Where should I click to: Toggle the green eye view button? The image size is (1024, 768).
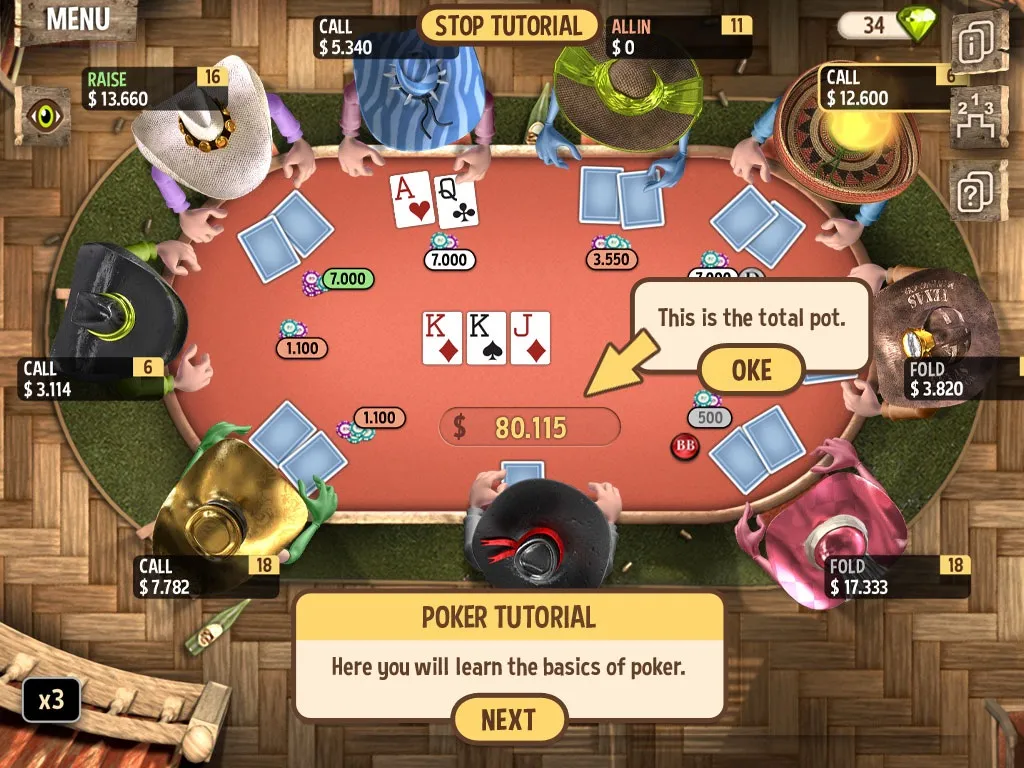tap(44, 114)
